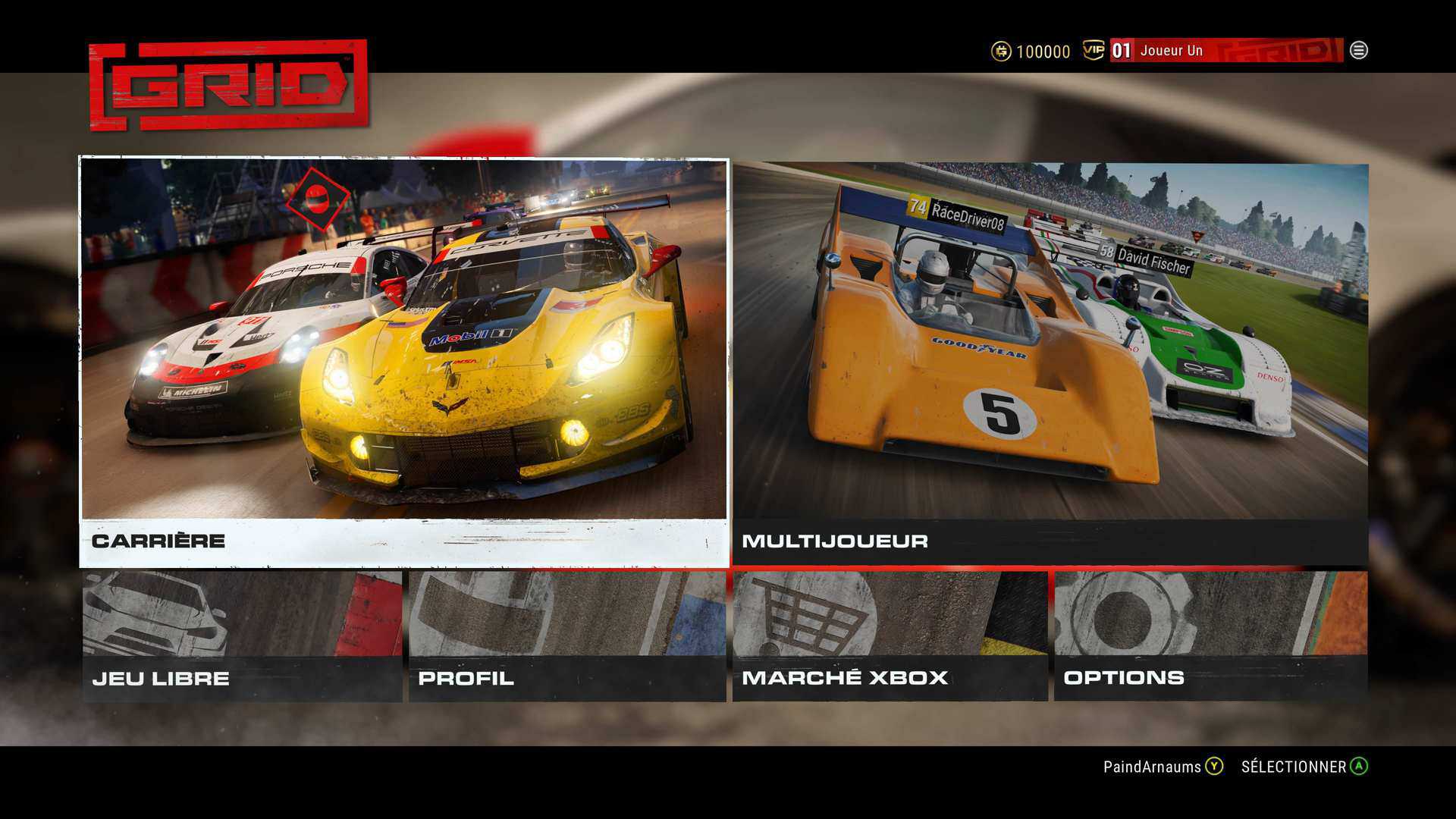Select the Multijoueur tile
1456x819 pixels.
(x=1050, y=364)
